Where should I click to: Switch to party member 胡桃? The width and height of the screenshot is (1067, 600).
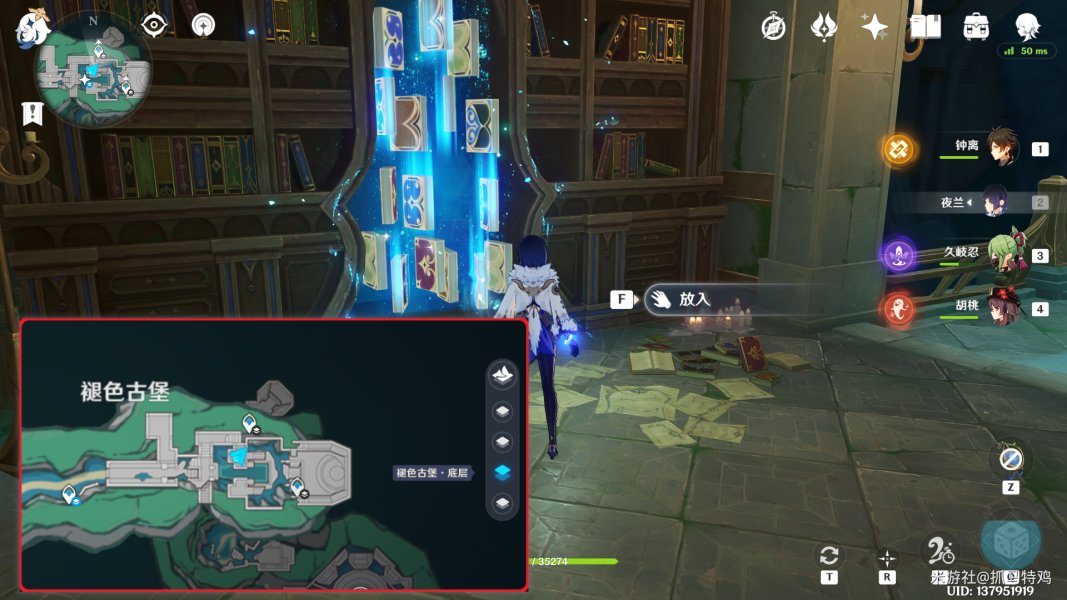pyautogui.click(x=1001, y=307)
